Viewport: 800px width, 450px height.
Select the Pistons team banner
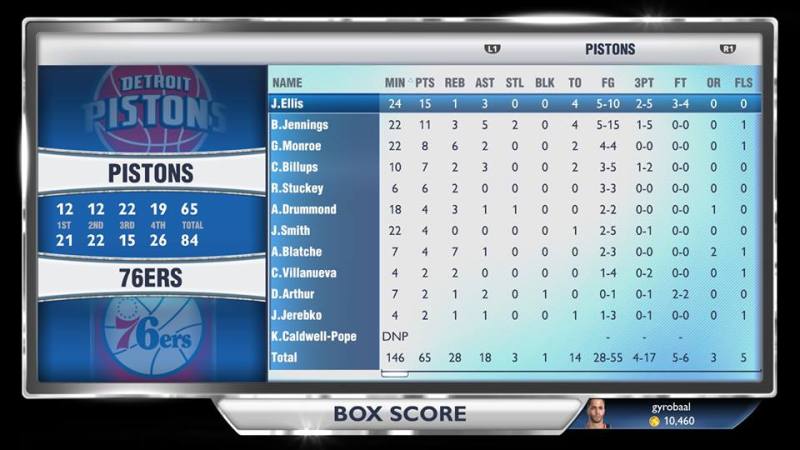point(150,173)
